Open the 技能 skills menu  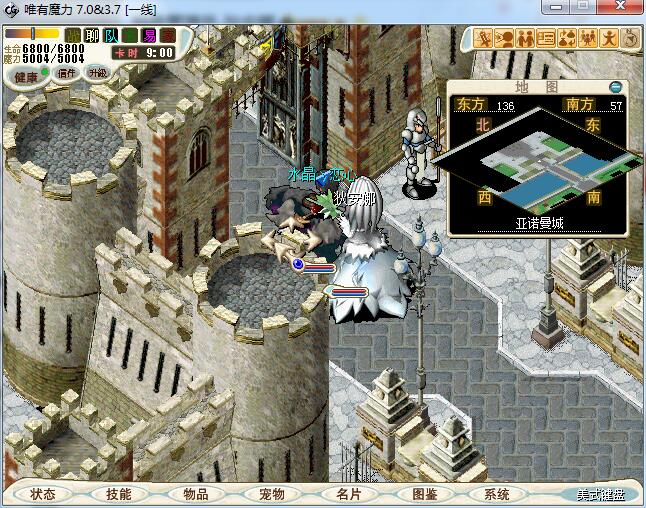coord(118,494)
